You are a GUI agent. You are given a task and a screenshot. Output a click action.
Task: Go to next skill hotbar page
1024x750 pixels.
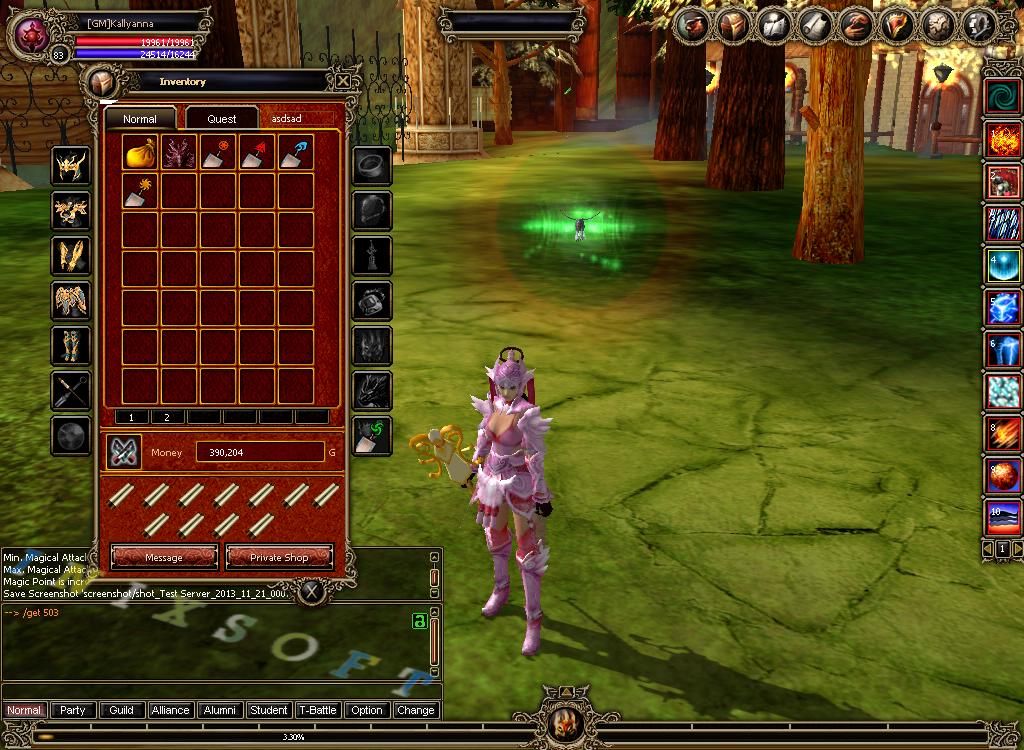[x=1018, y=549]
